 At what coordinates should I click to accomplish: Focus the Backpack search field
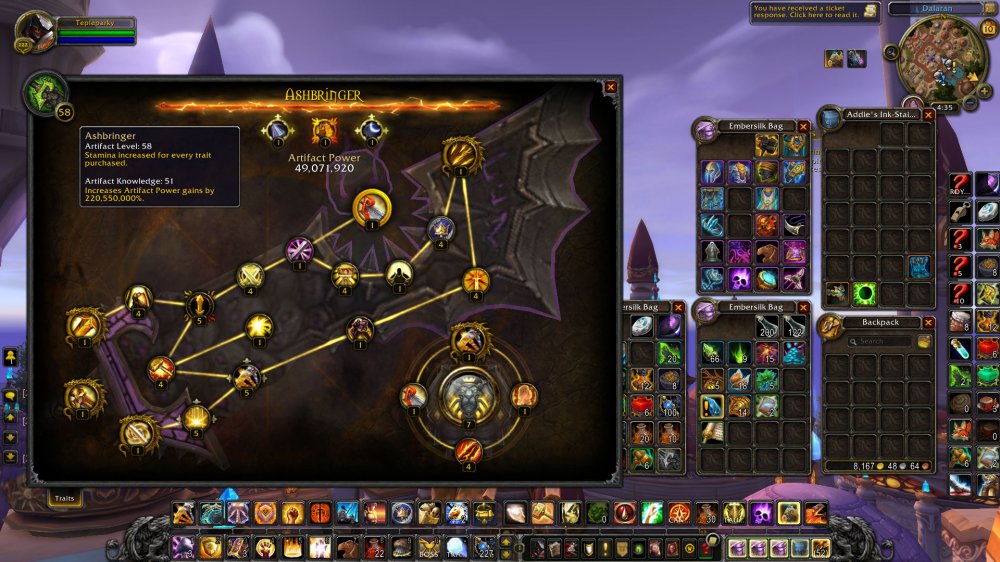pyautogui.click(x=880, y=341)
